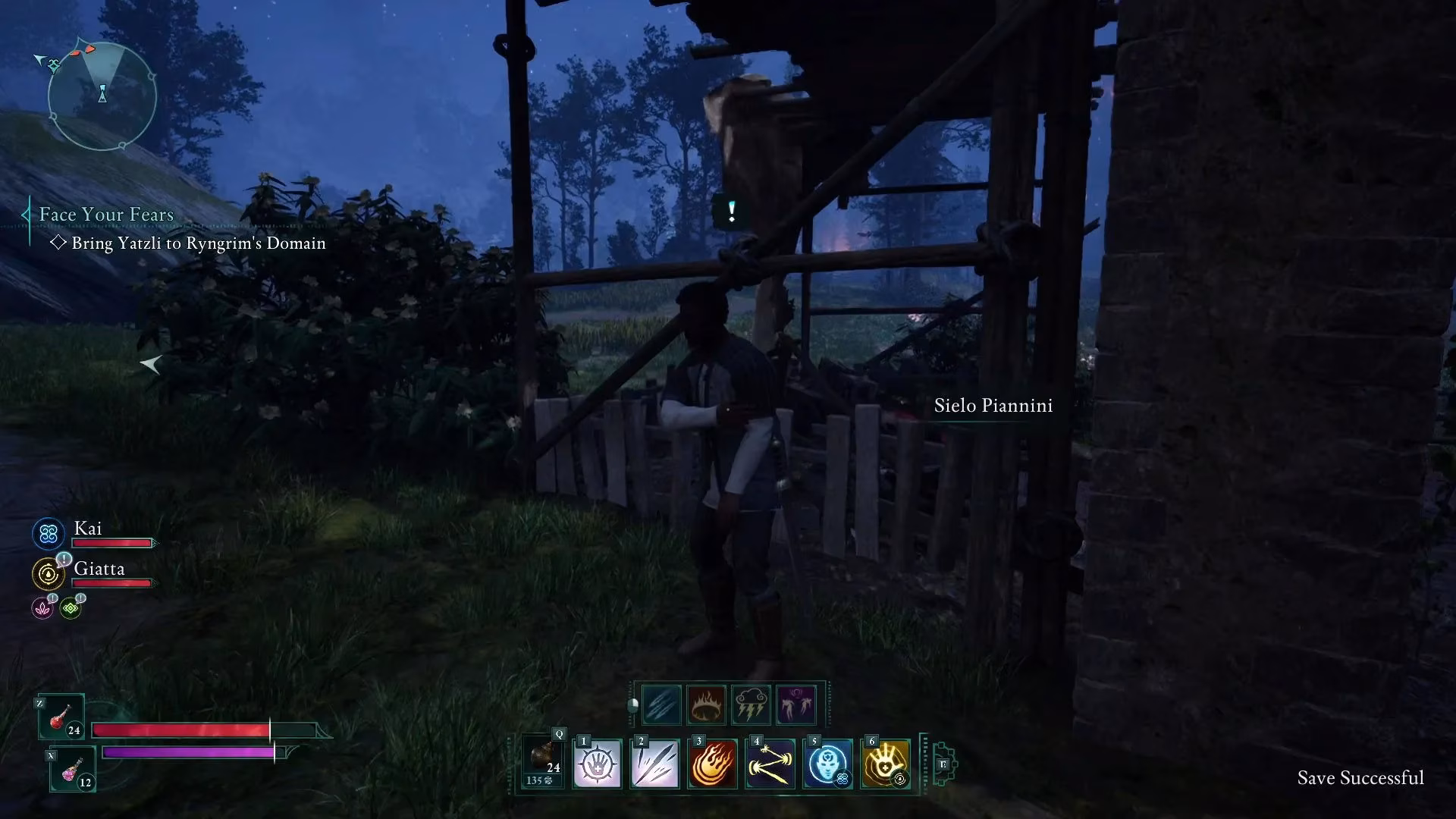Viewport: 1456px width, 819px height.
Task: Click Kai's companion portrait icon
Action: click(x=48, y=534)
